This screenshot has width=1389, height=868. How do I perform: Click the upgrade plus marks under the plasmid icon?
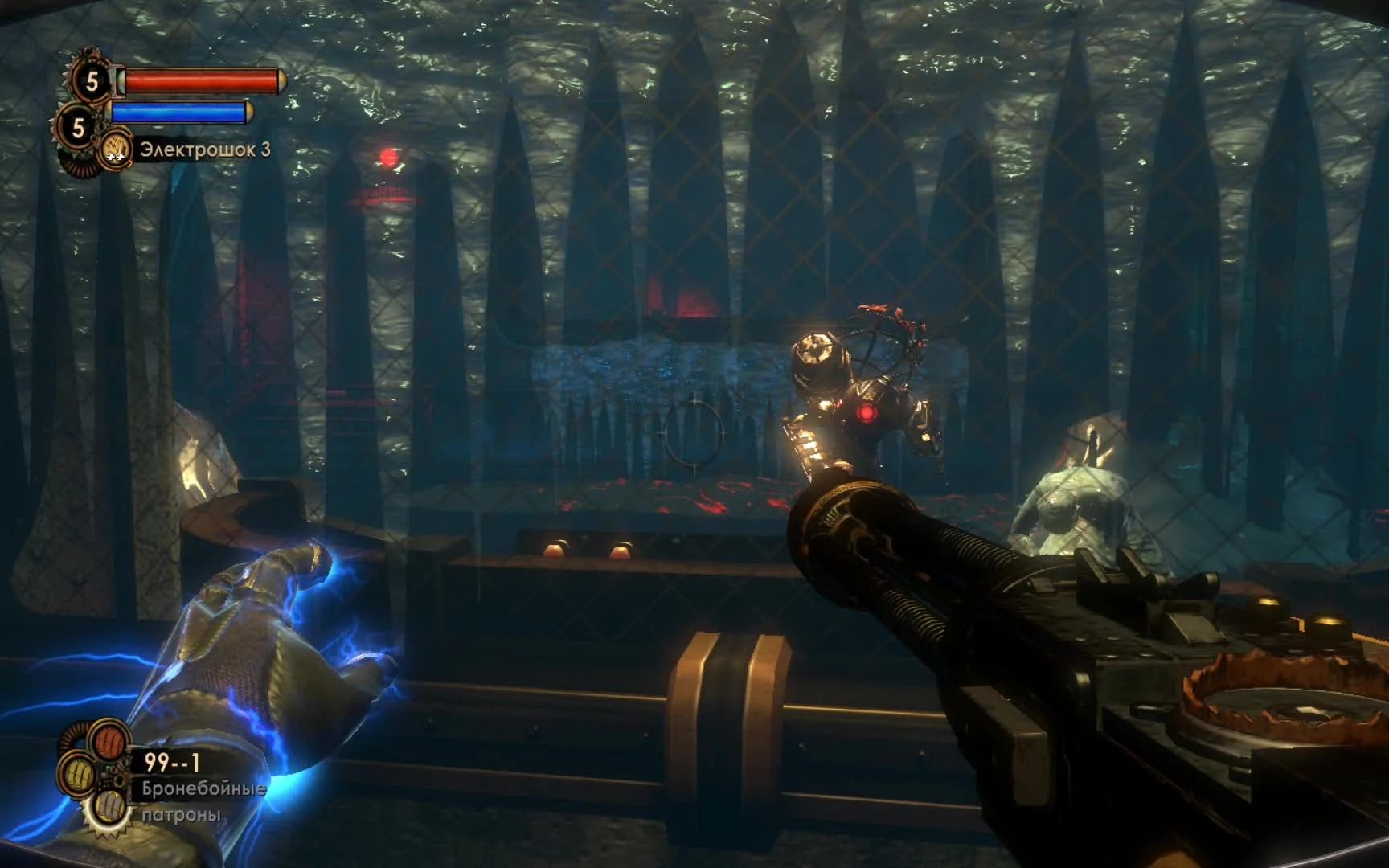[x=115, y=158]
